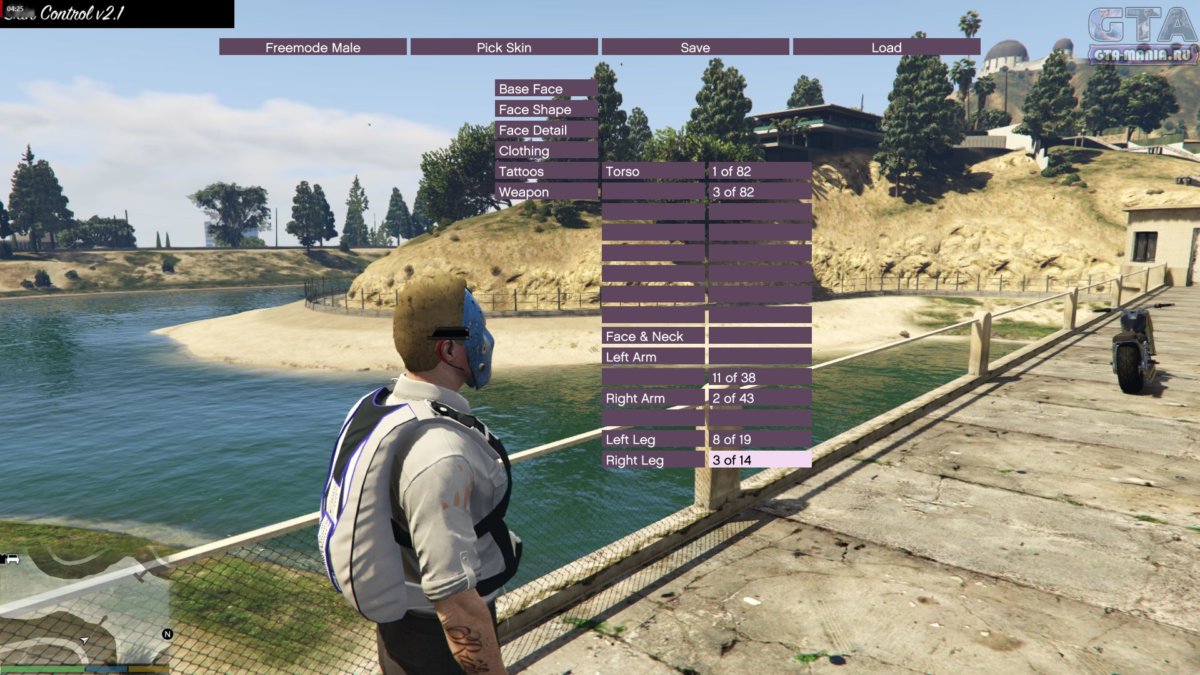
Task: Choose the Face & Neck tattoo row
Action: (x=653, y=336)
